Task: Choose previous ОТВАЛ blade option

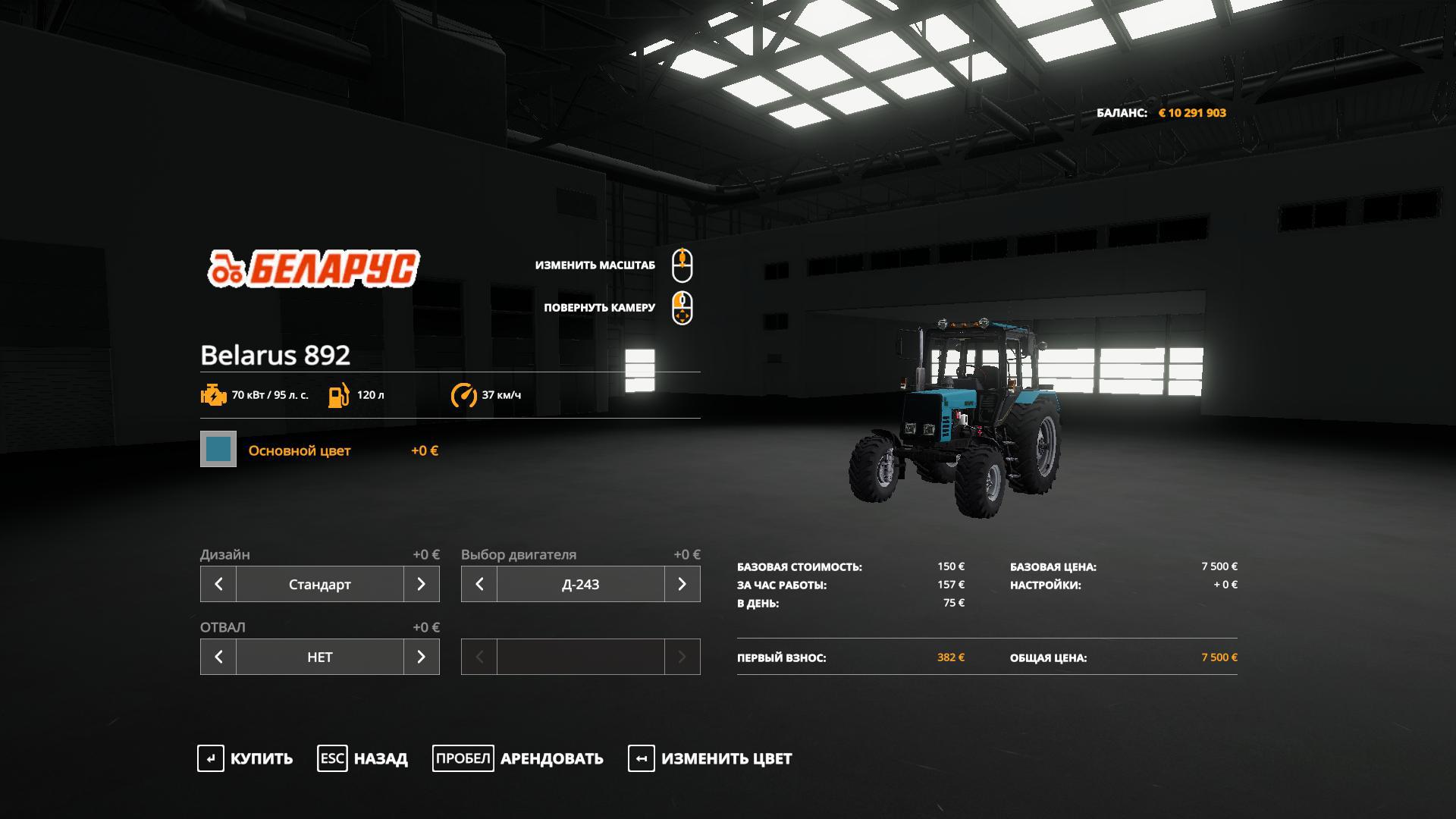Action: 218,657
